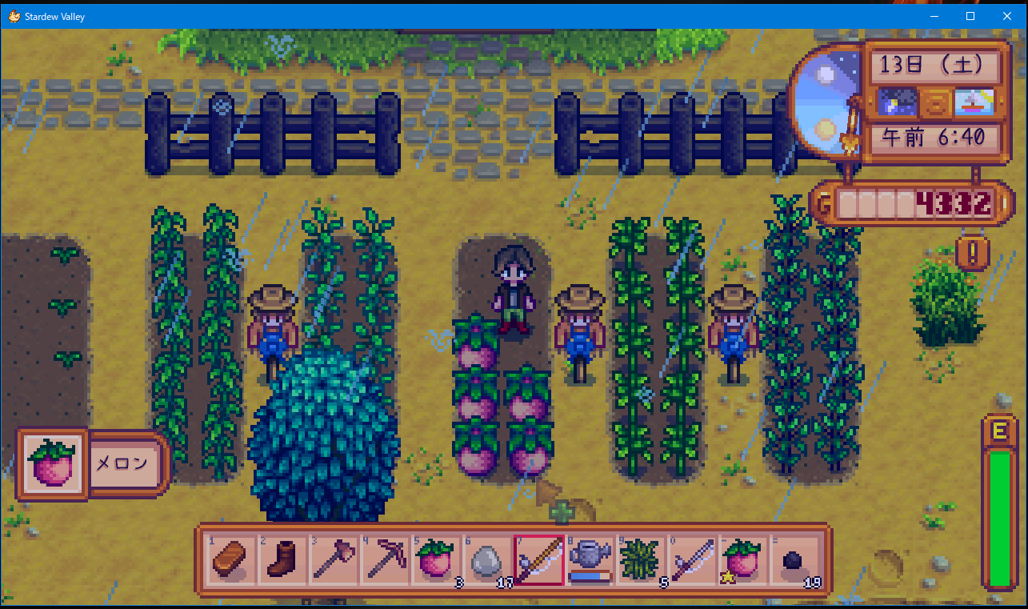Close the Stardew Valley window

pyautogui.click(x=1007, y=16)
